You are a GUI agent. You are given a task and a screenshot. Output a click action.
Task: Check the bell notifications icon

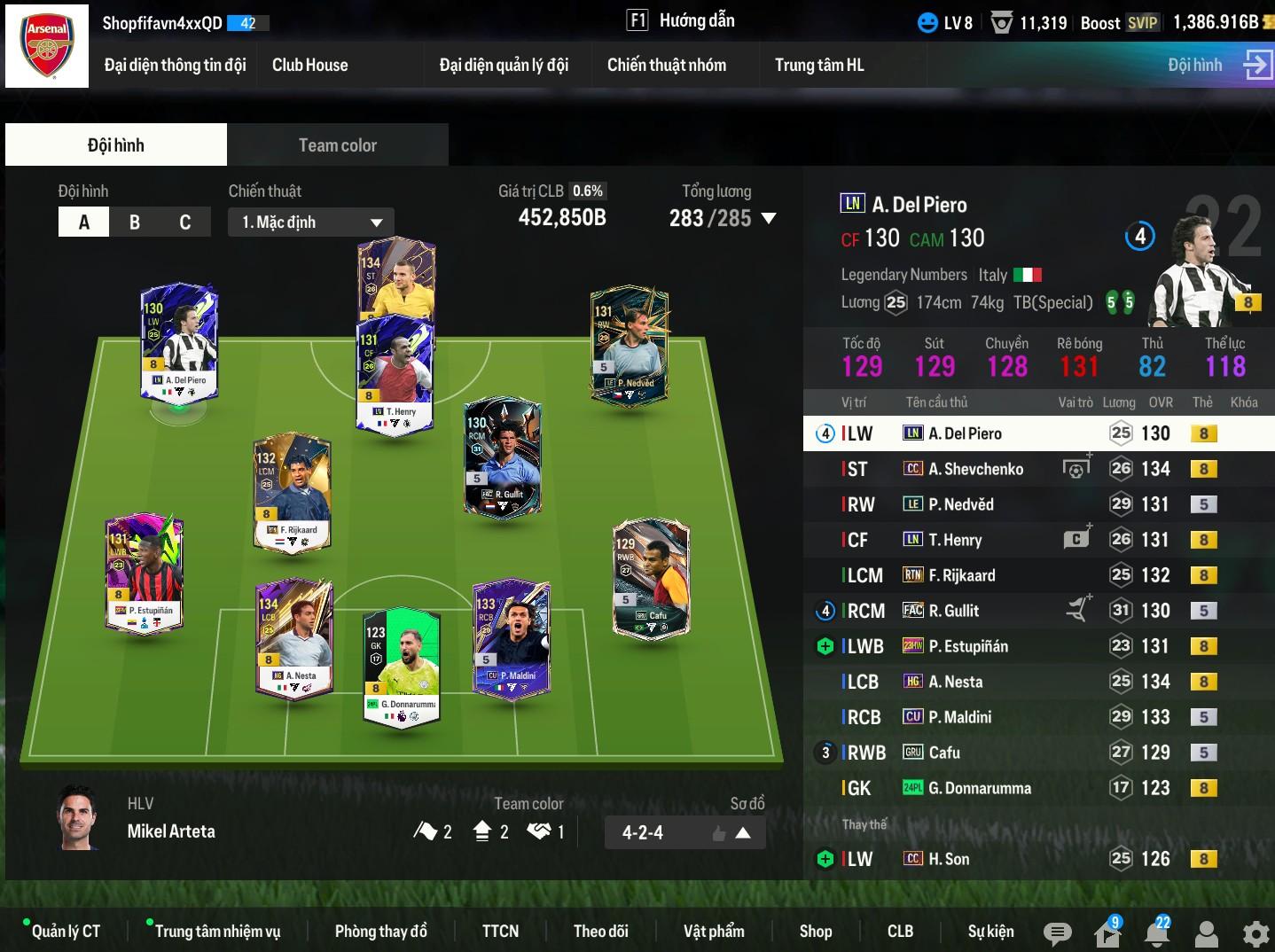(1156, 933)
